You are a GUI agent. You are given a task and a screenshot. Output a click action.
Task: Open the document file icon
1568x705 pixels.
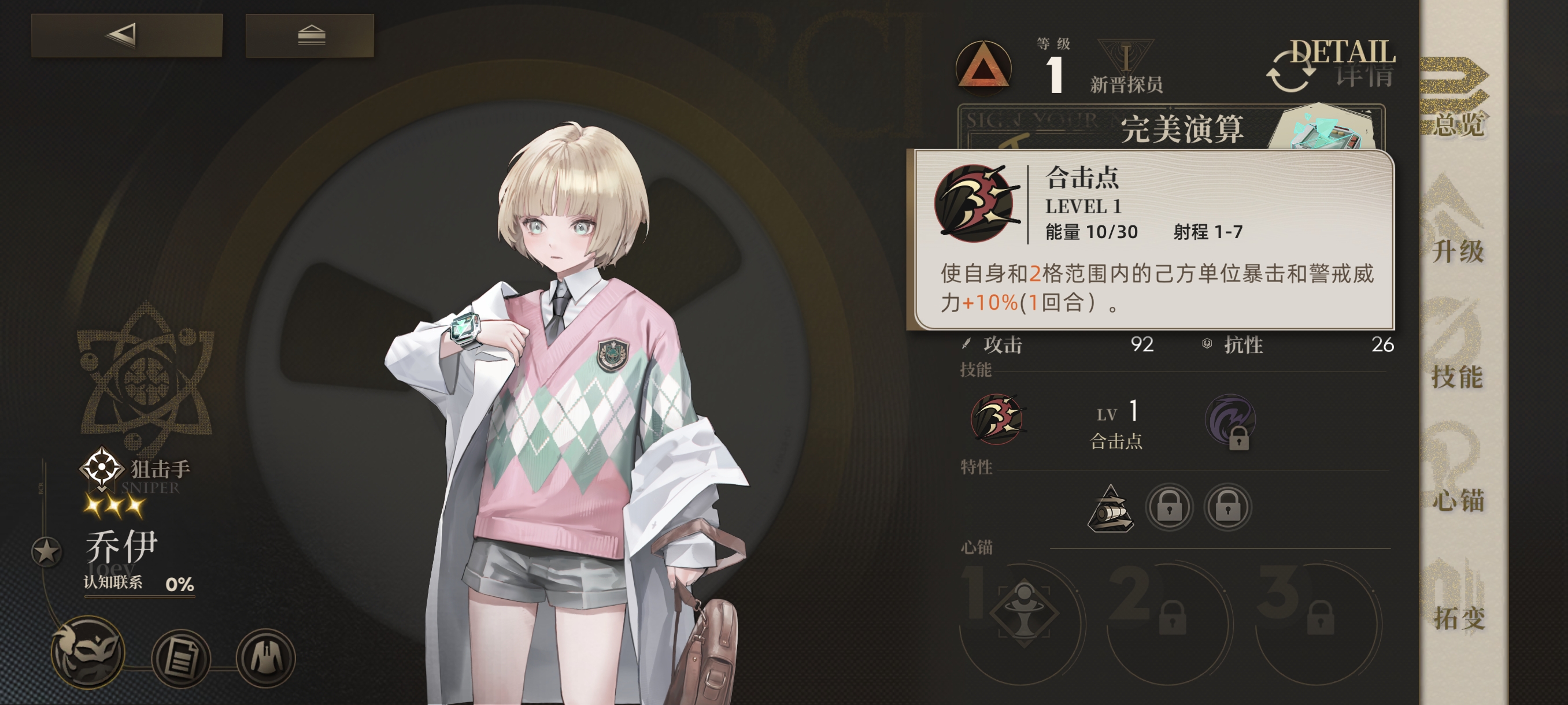(x=180, y=658)
